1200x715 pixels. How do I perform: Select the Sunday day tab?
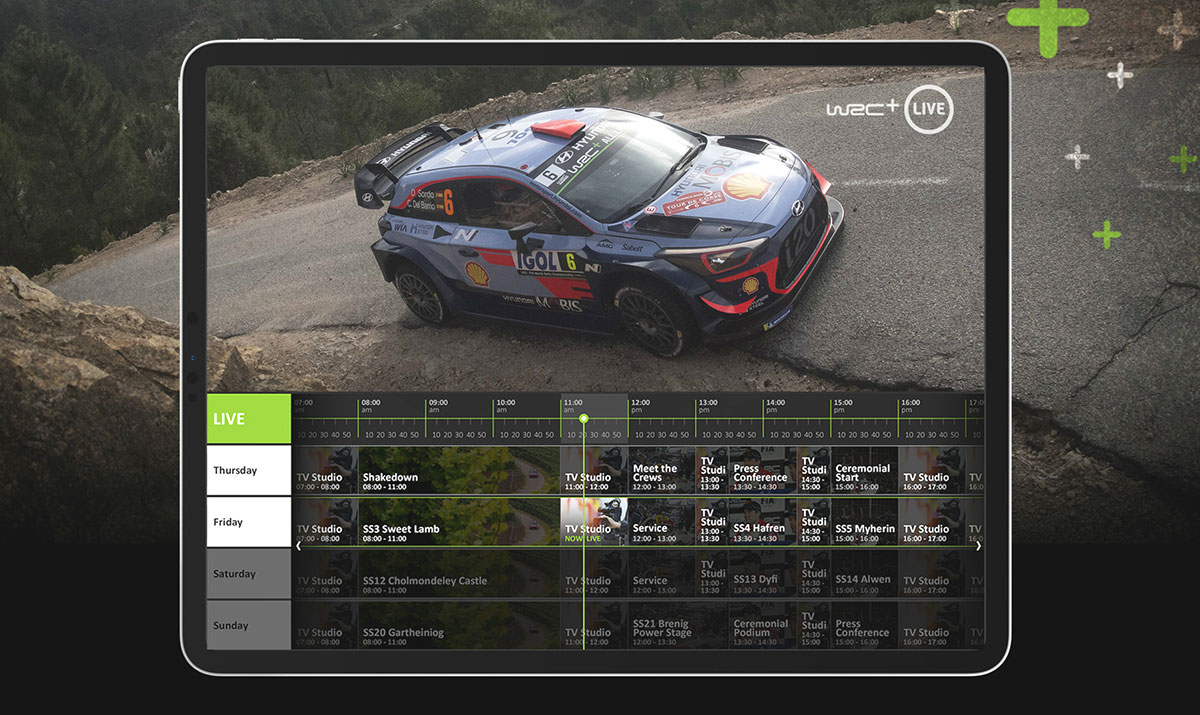(x=248, y=626)
